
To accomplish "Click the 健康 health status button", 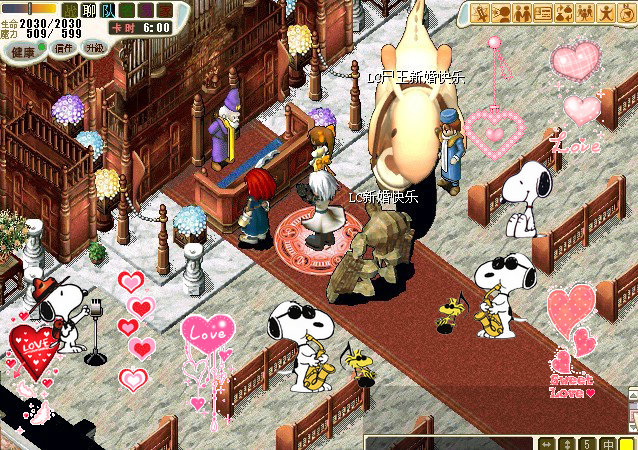I will 22,50.
